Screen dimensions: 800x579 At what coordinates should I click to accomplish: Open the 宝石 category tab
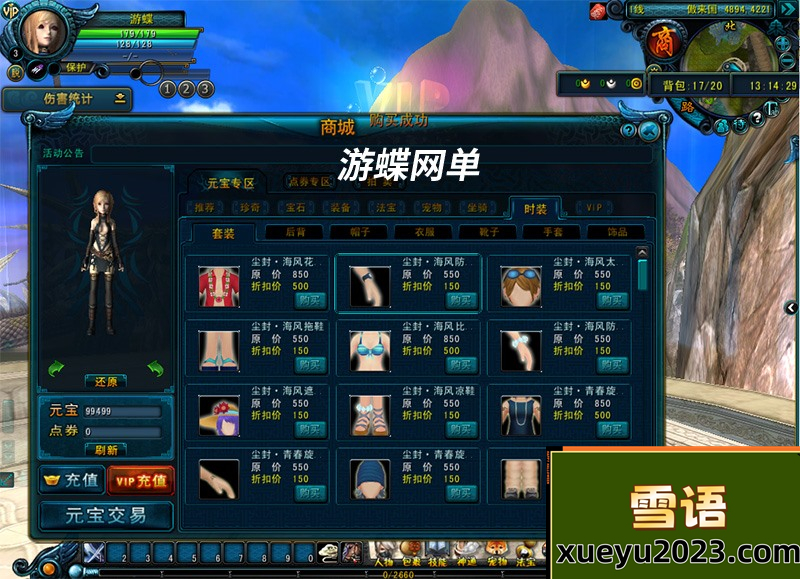[295, 208]
